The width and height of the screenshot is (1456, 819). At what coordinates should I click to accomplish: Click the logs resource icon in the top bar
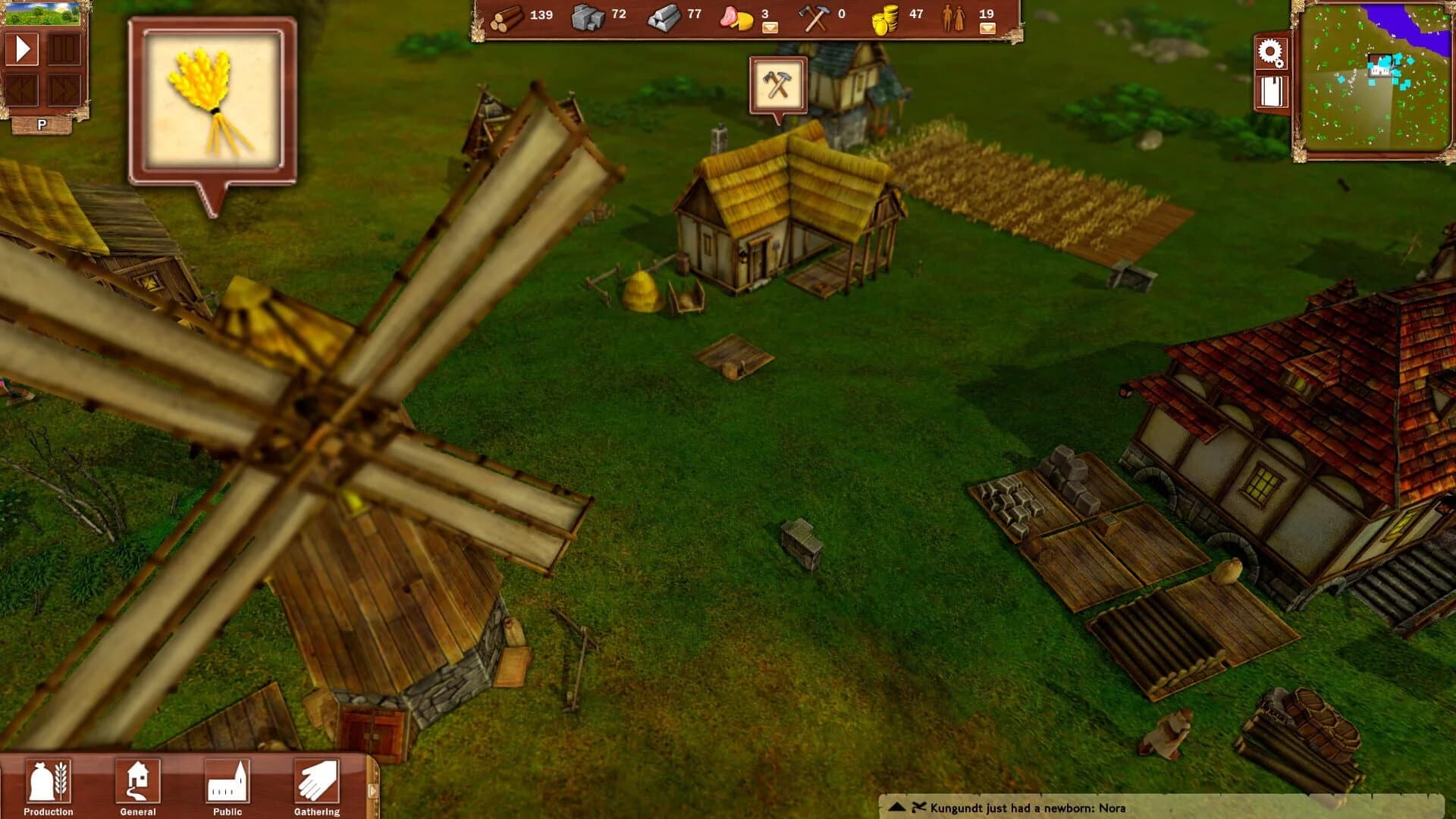[x=507, y=17]
